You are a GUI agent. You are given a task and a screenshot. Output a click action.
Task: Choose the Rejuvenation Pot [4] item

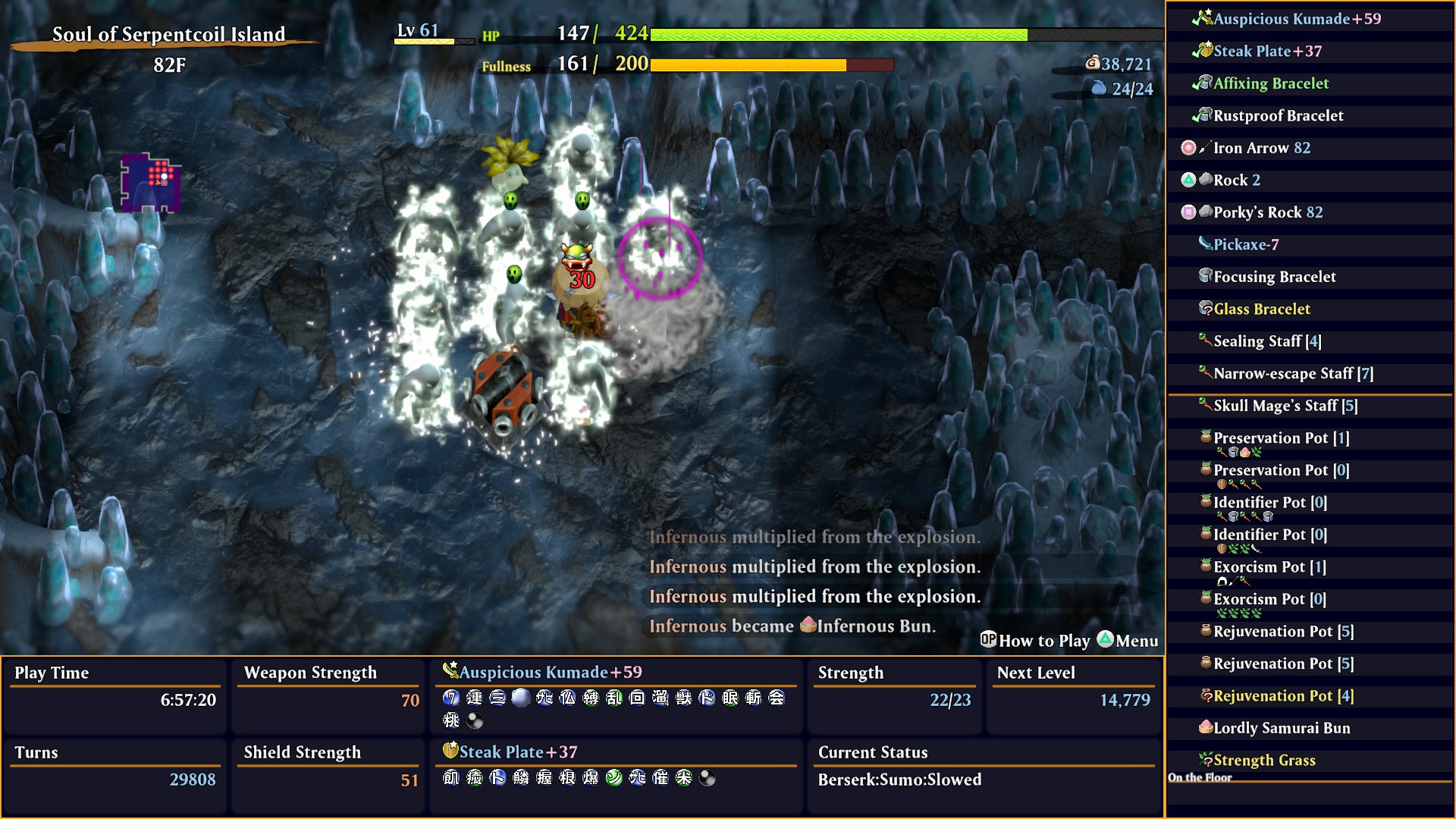[1282, 696]
